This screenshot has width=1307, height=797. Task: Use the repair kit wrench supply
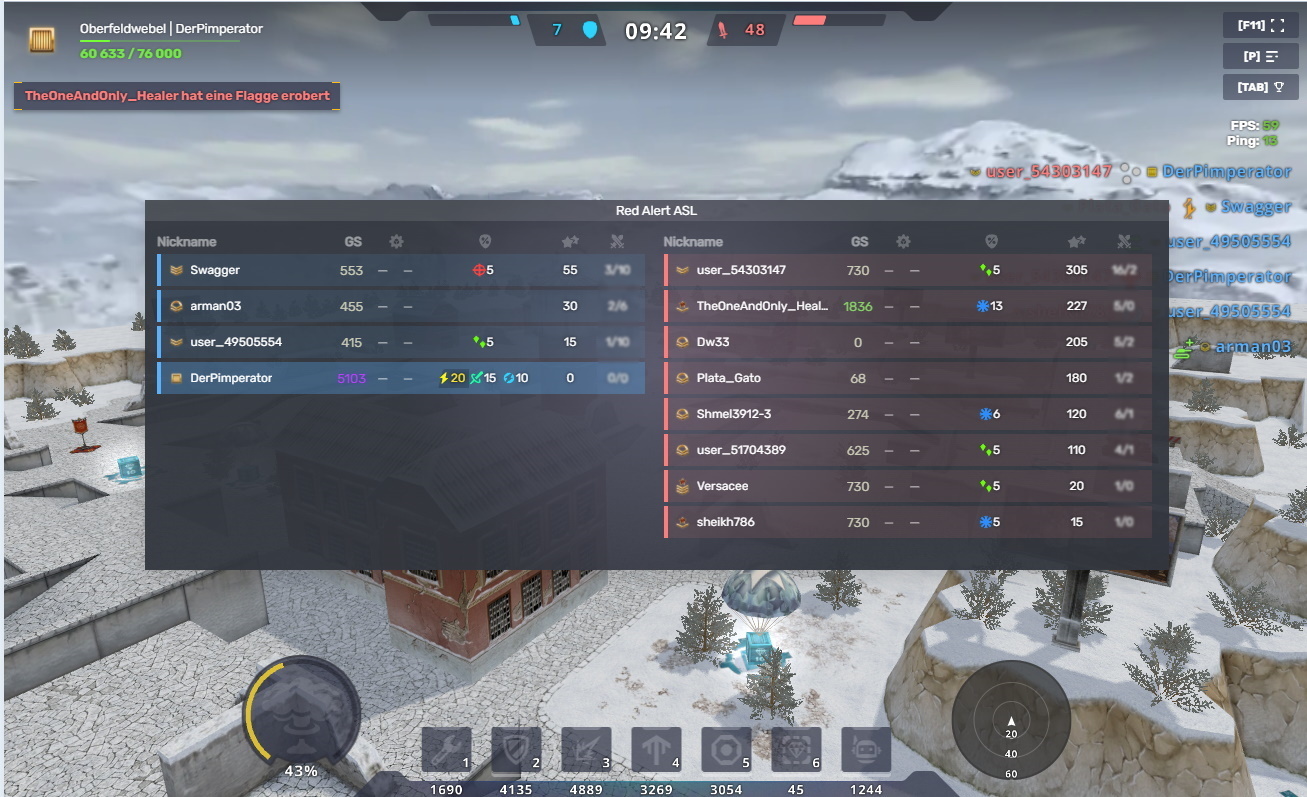[x=446, y=750]
